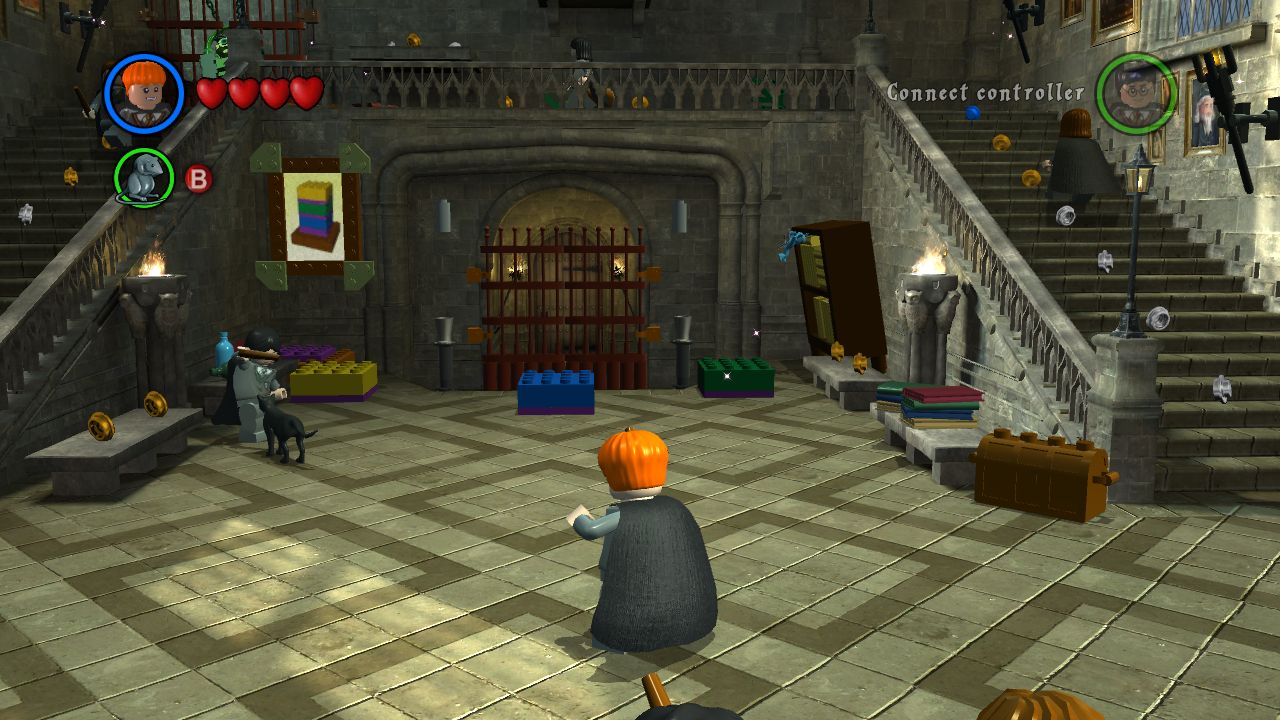Choose the Scabbers rat pet icon

tap(144, 177)
